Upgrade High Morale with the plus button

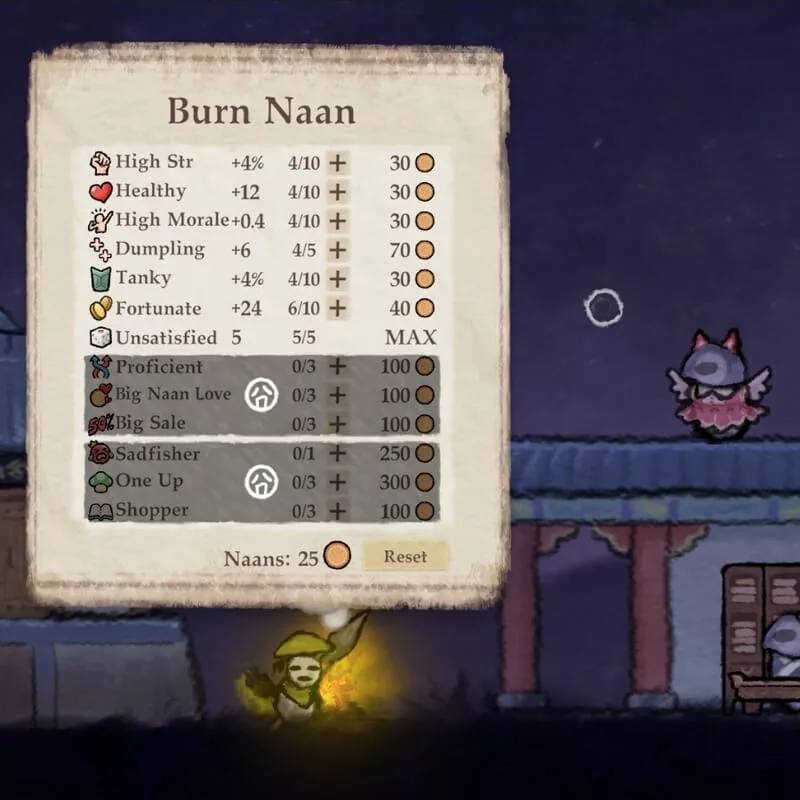[338, 221]
